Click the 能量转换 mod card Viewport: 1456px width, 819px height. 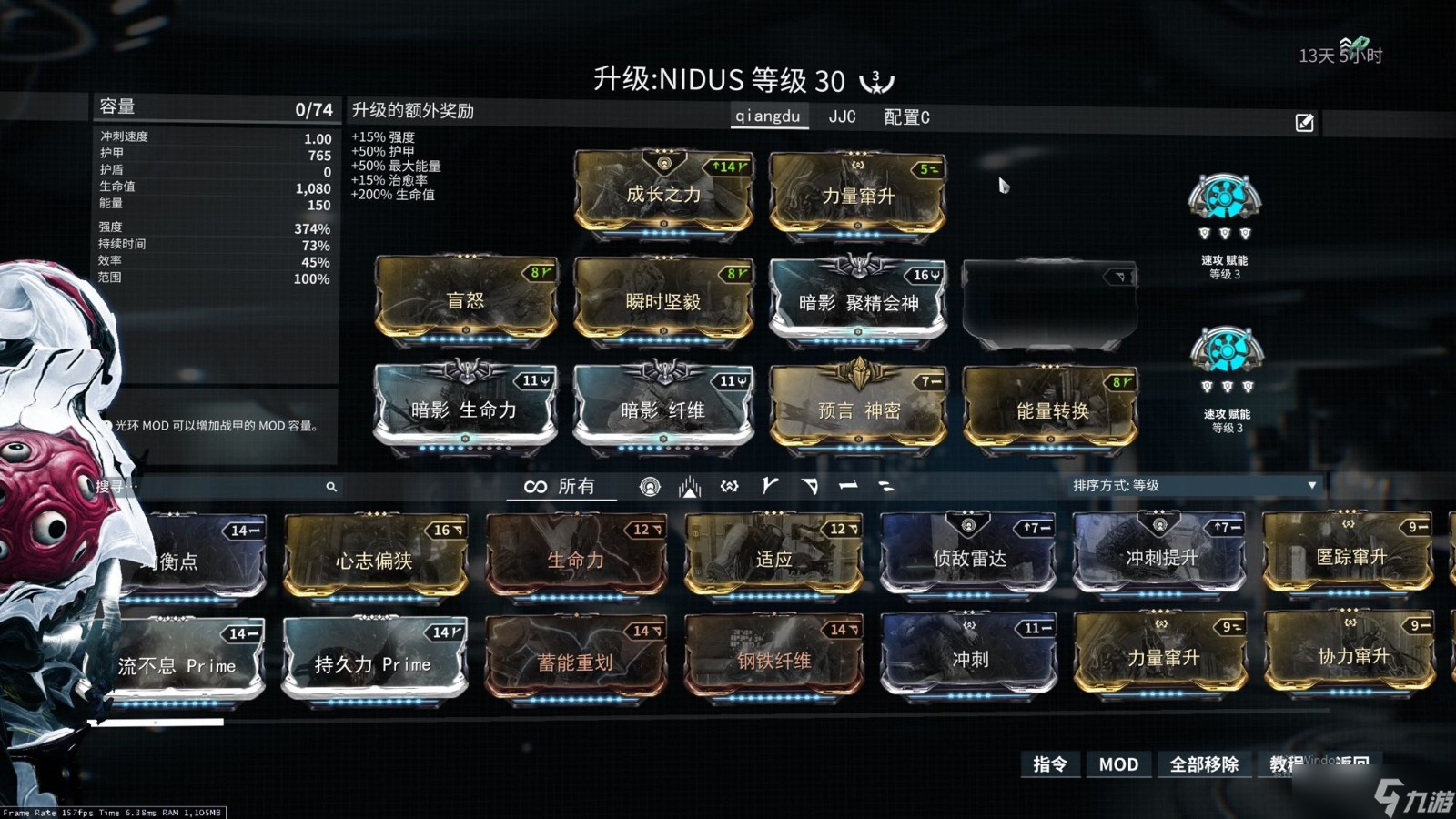(1051, 410)
